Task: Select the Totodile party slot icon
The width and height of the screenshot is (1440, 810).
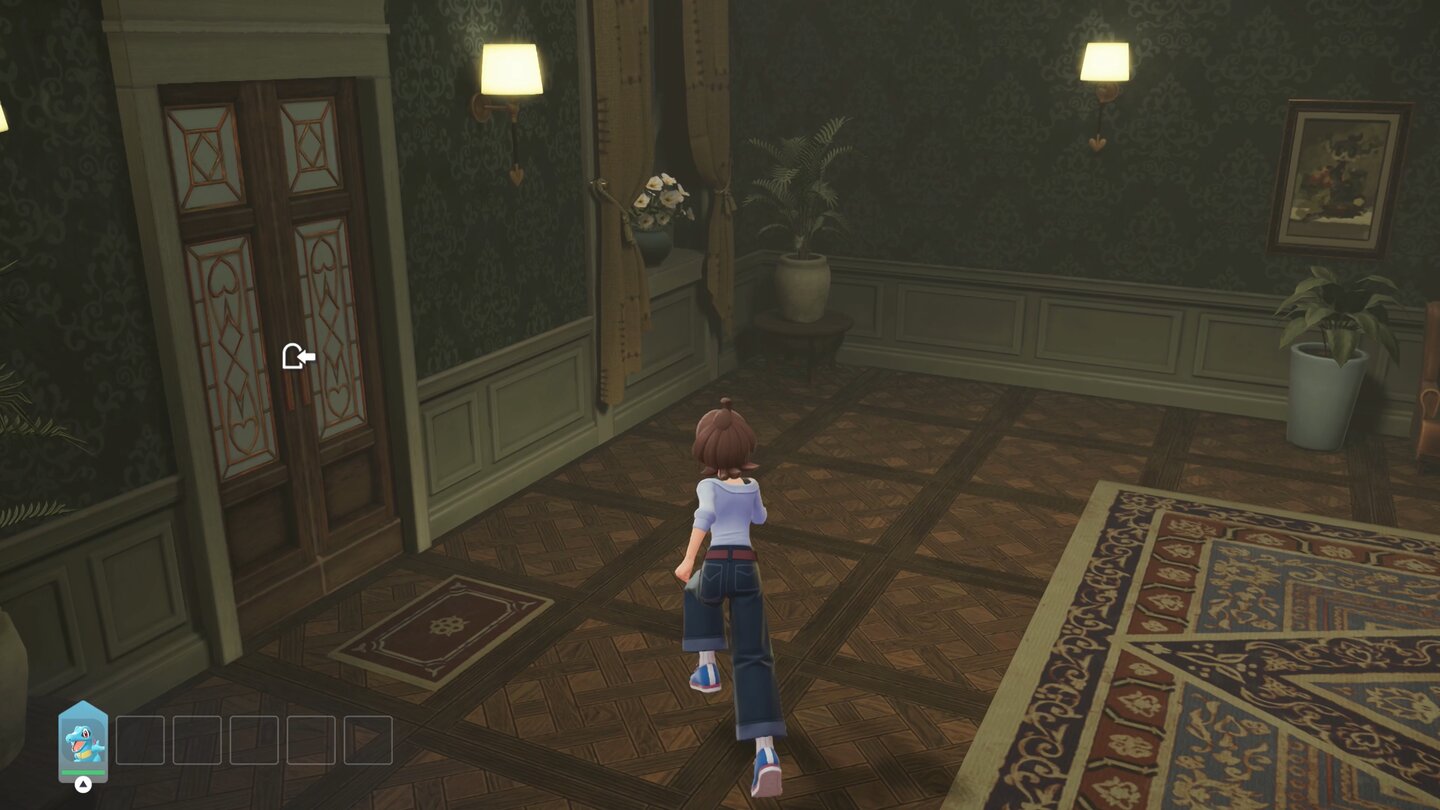Action: 82,740
